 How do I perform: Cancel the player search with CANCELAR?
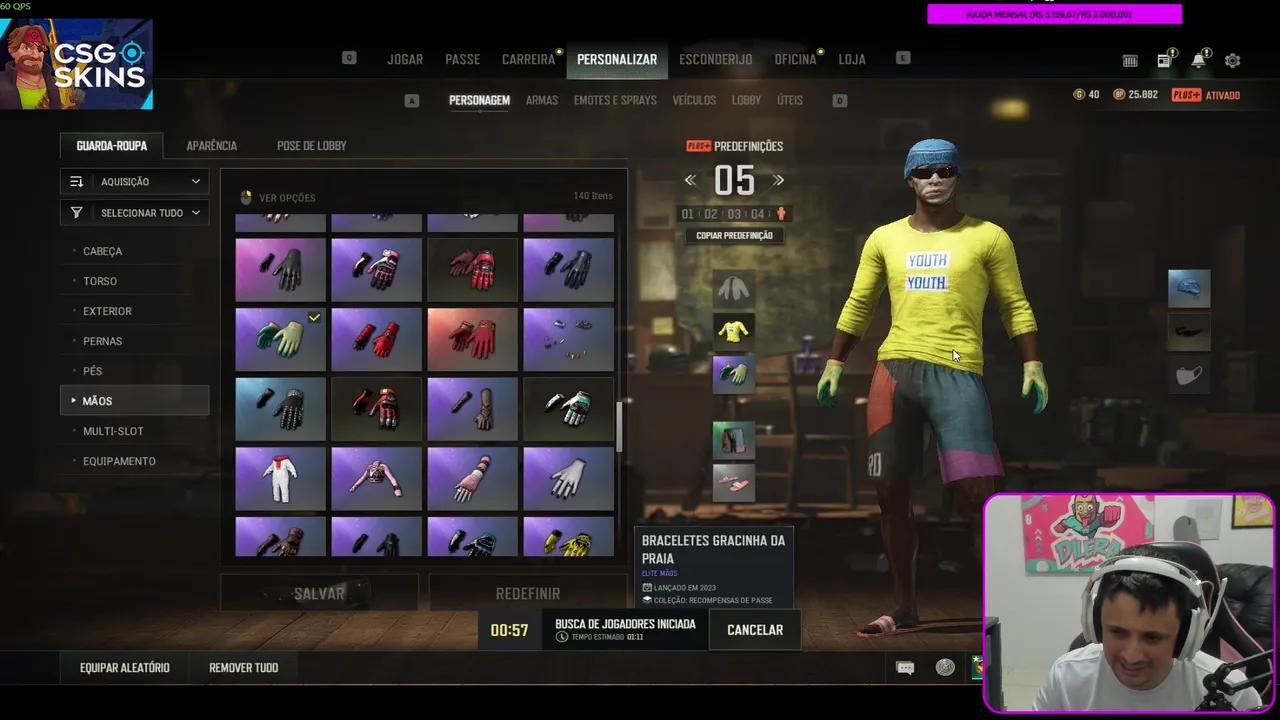pos(754,630)
